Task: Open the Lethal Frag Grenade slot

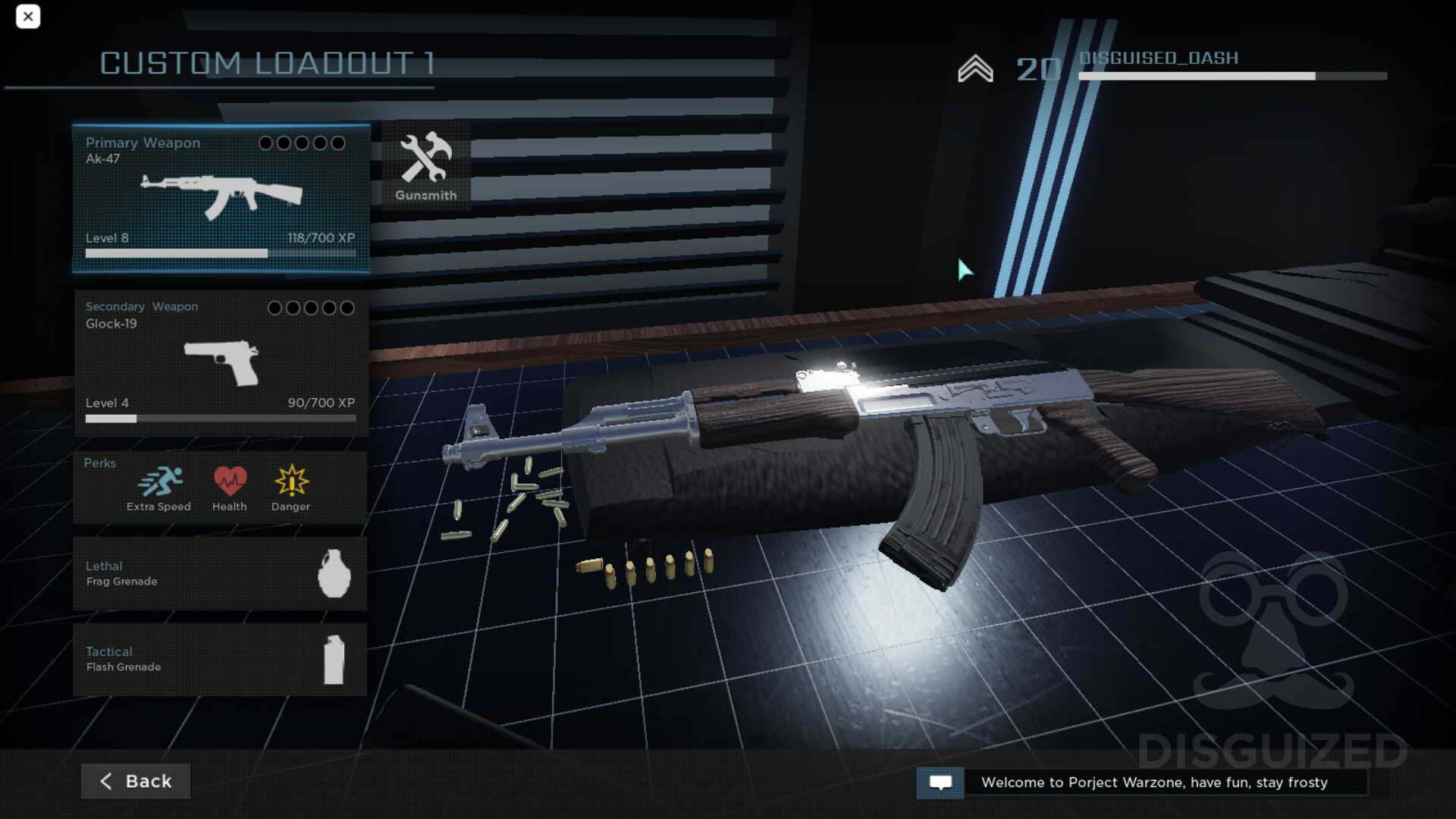Action: [x=220, y=574]
